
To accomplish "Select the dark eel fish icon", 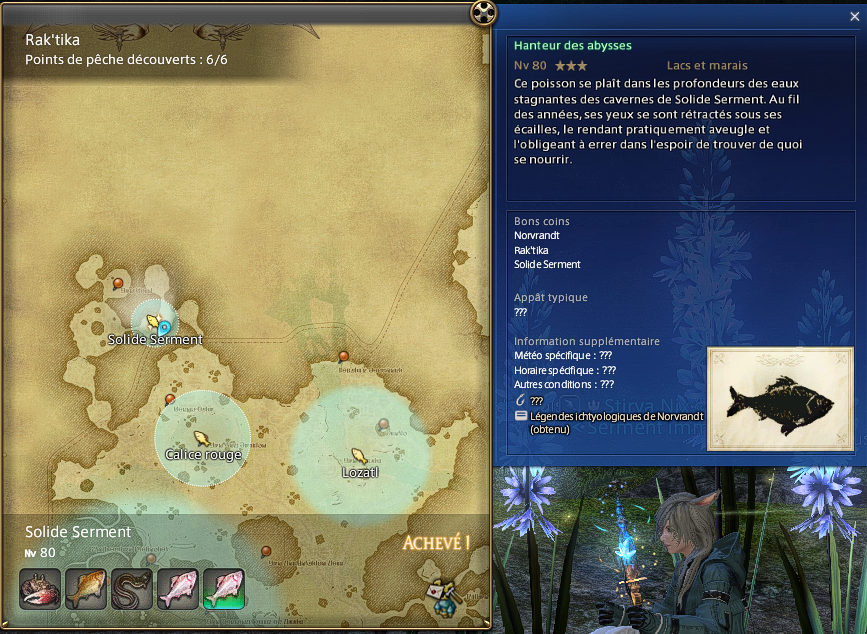I will (132, 589).
